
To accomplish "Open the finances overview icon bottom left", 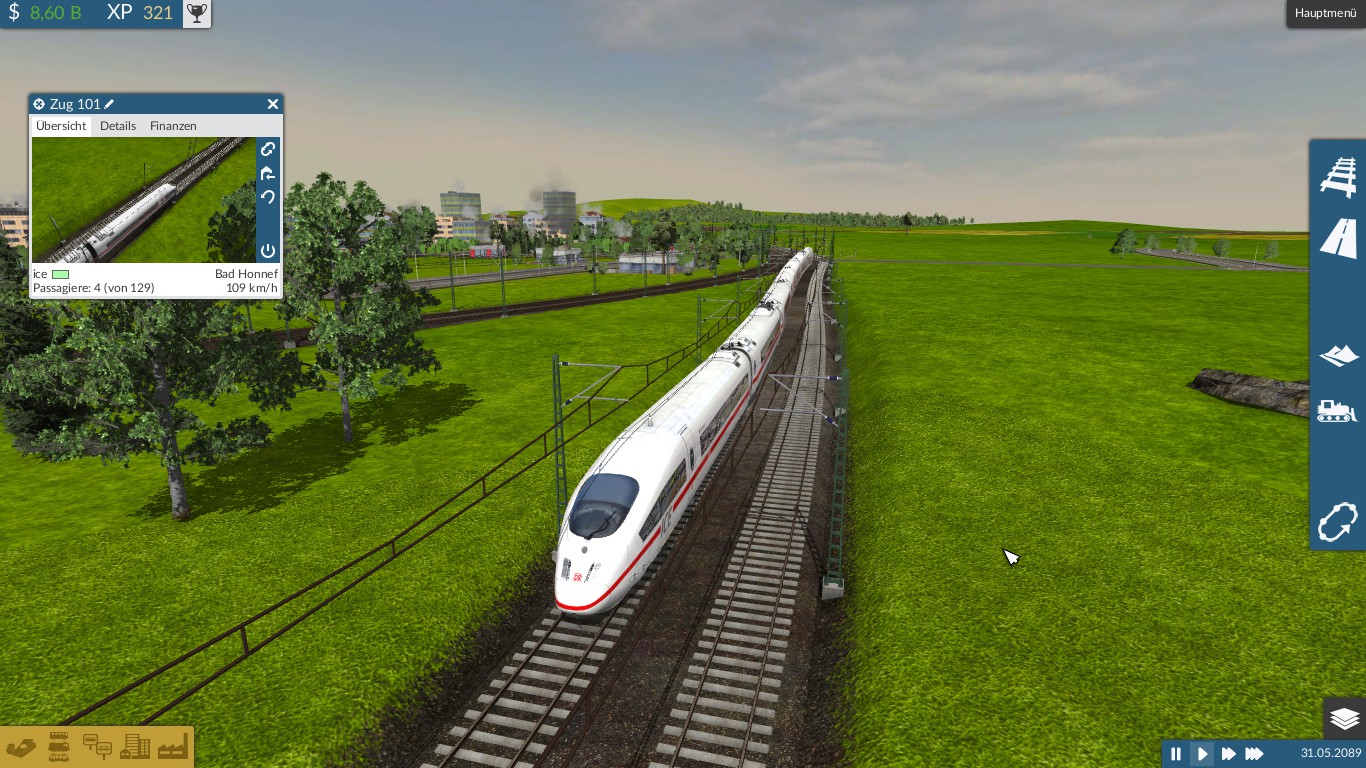I will (22, 747).
